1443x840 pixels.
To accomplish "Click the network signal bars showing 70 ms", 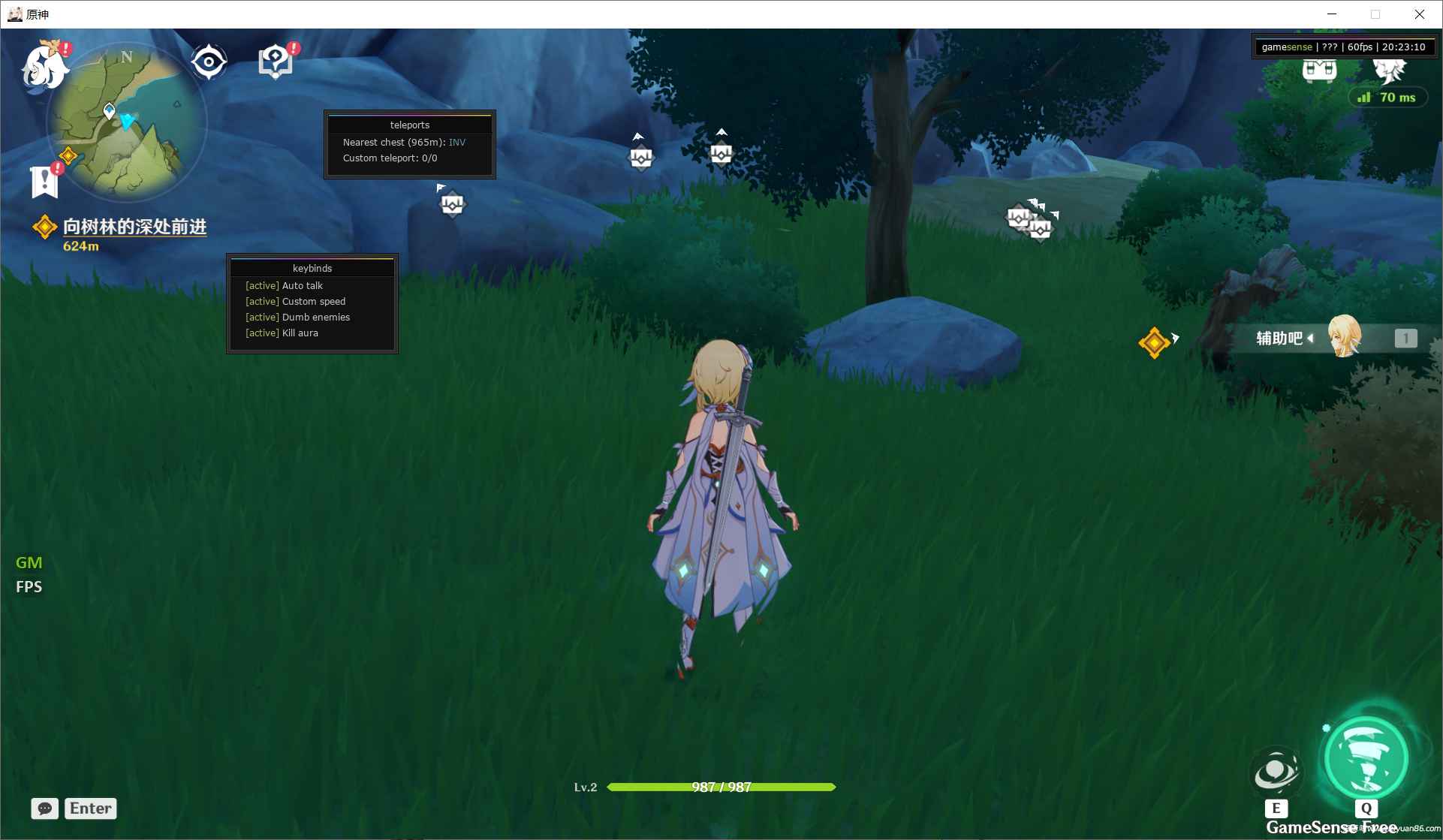I will click(1366, 97).
